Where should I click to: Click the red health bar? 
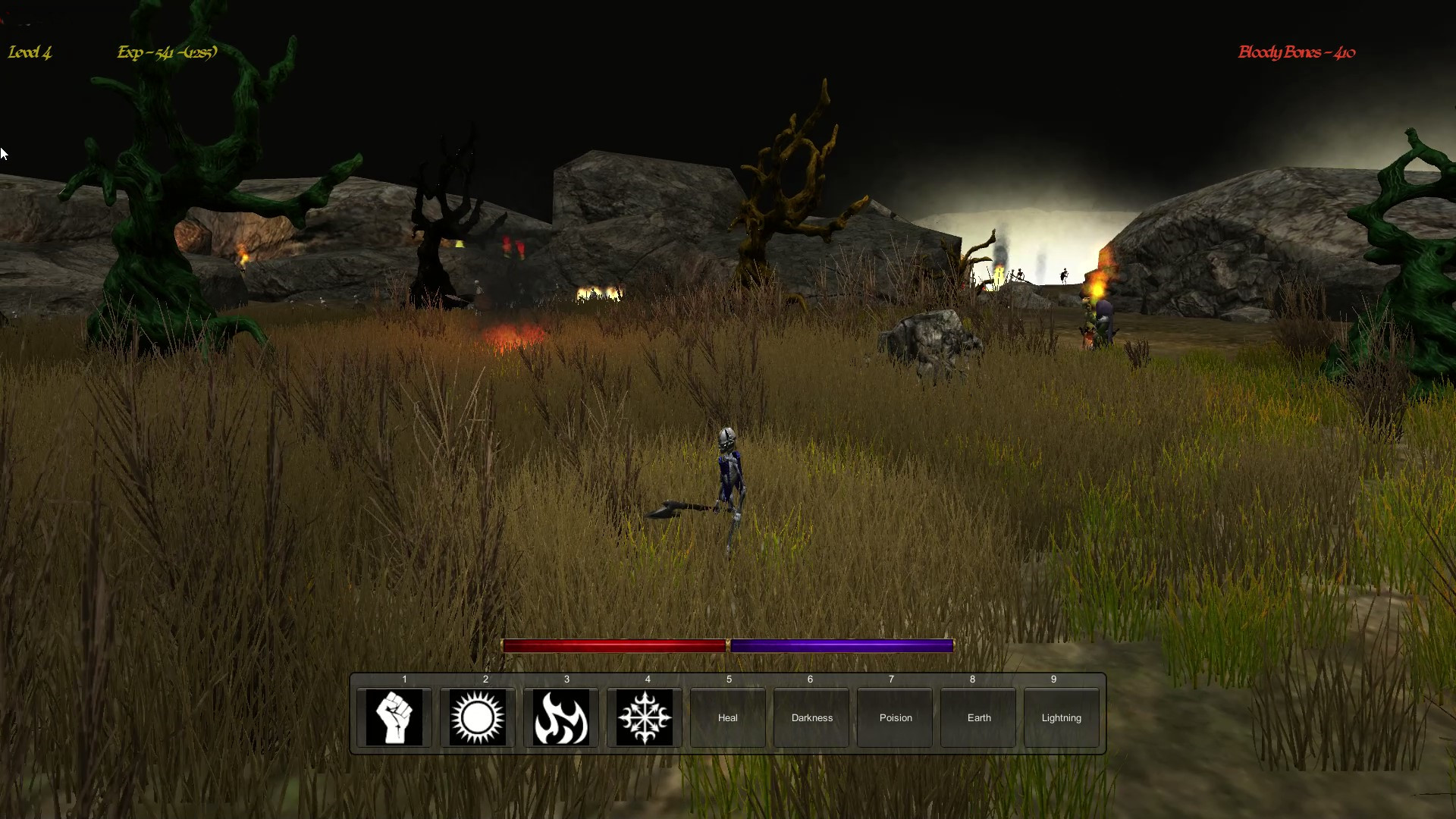coord(614,645)
